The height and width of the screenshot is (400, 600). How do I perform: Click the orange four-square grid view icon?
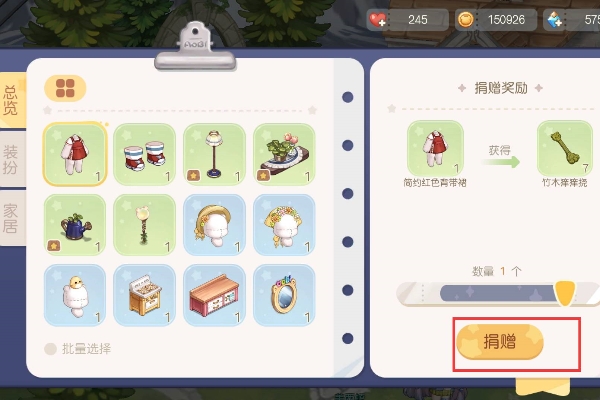point(65,88)
